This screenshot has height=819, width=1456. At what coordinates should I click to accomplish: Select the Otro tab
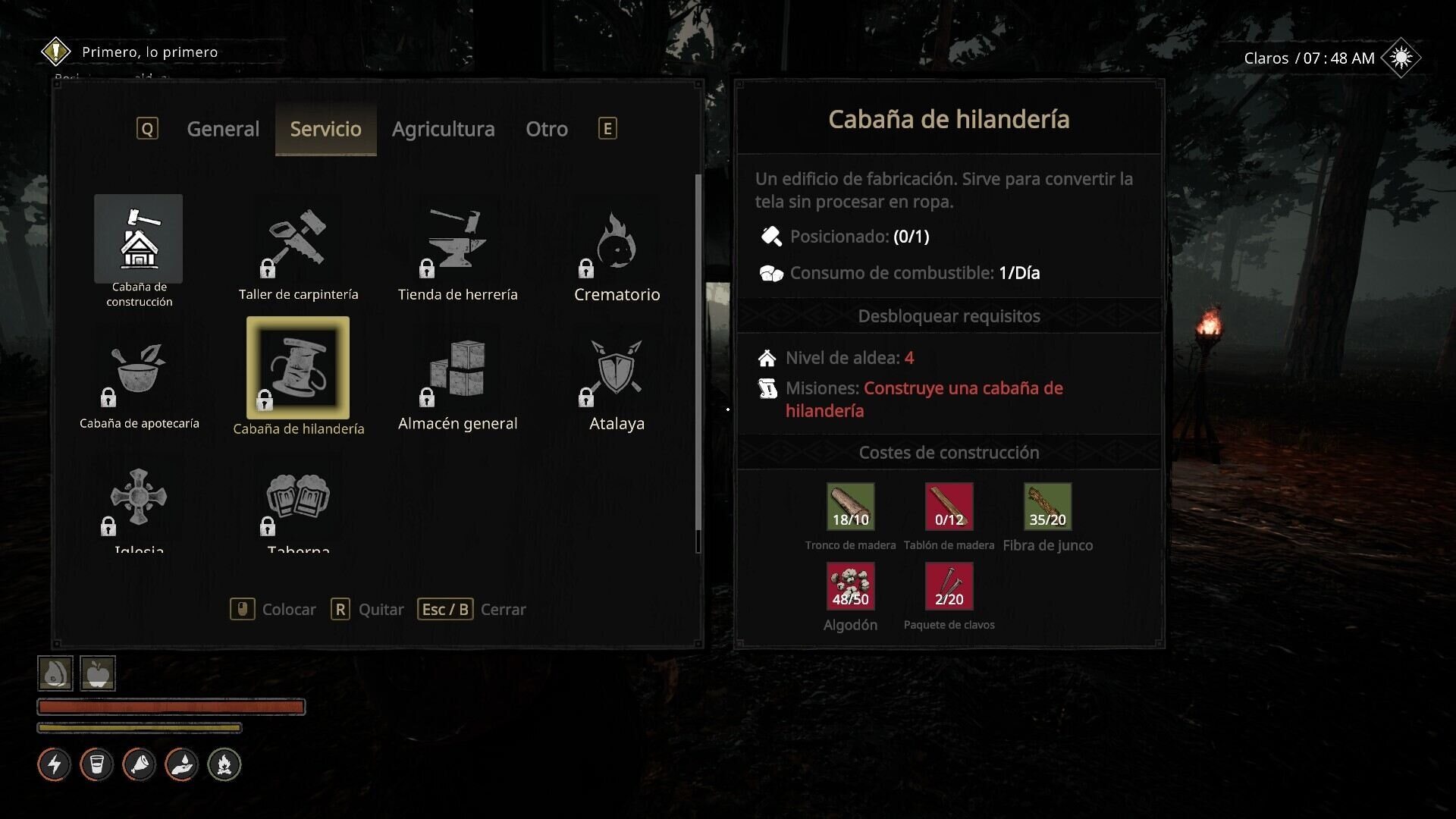pyautogui.click(x=546, y=129)
